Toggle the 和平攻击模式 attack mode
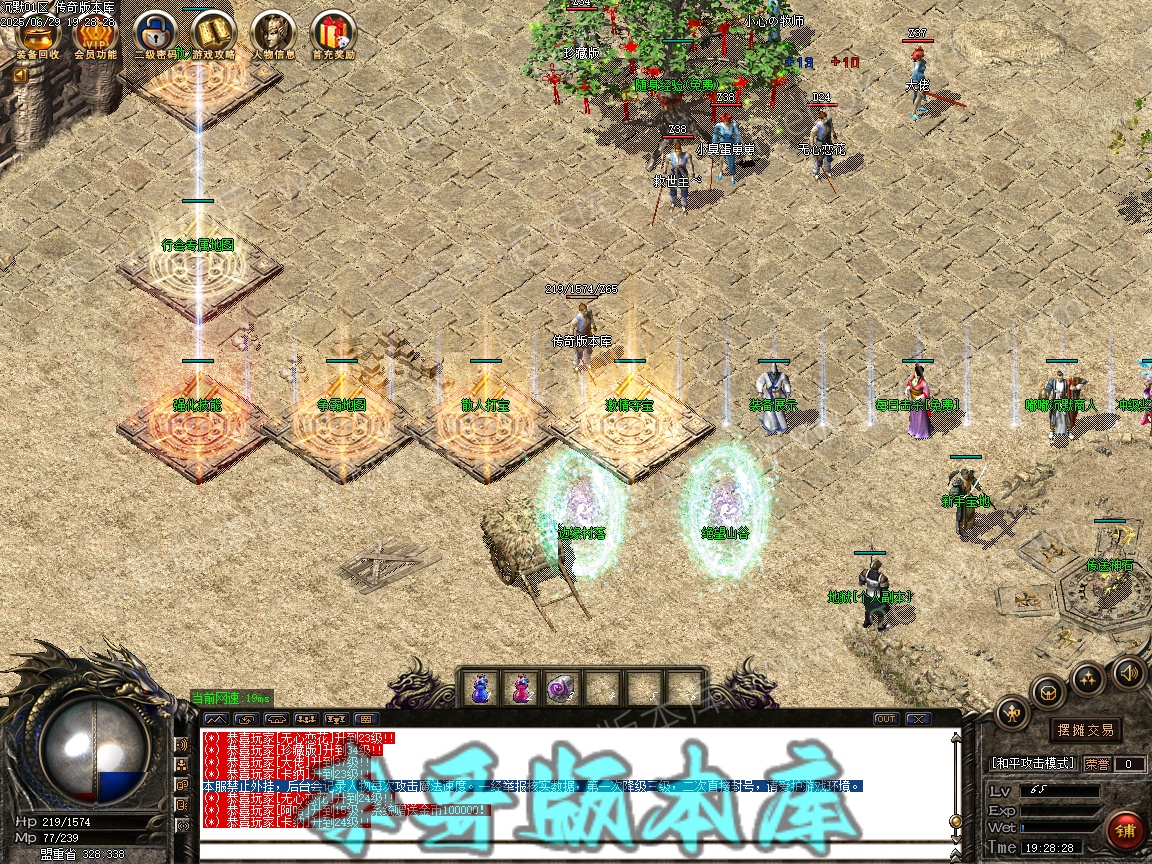 1032,763
